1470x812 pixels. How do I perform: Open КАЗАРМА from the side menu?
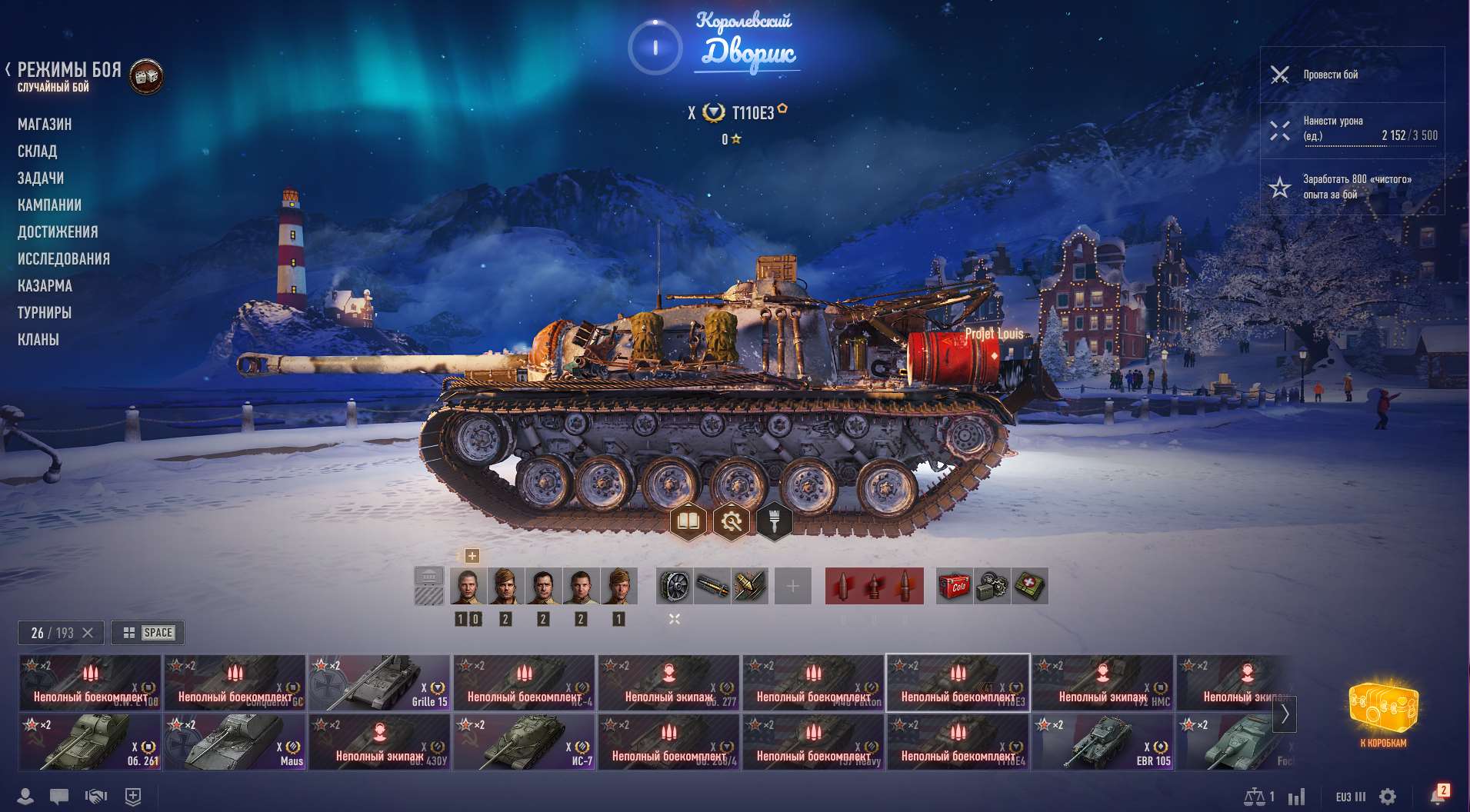pyautogui.click(x=45, y=285)
